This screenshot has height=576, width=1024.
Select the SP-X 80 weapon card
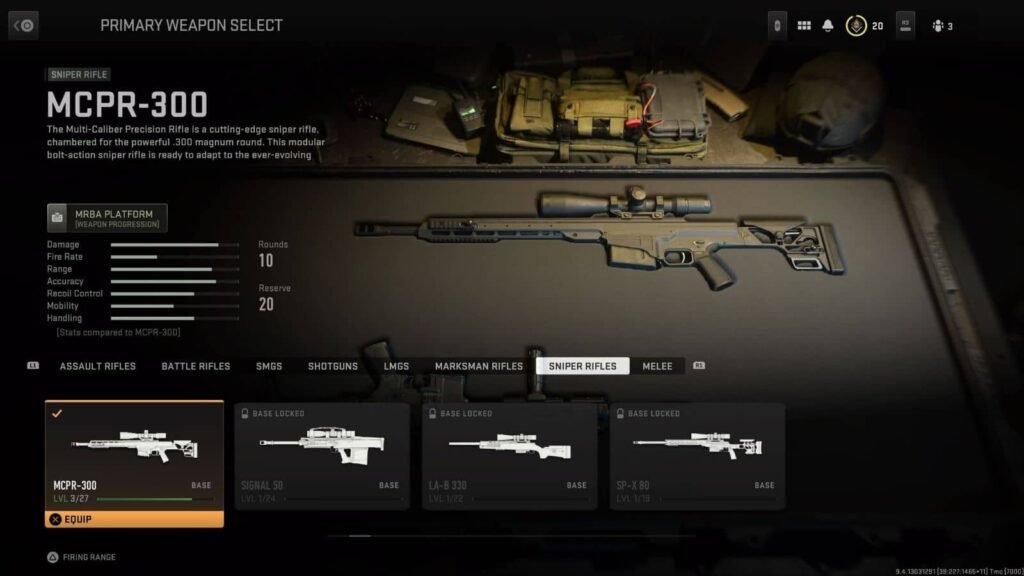pyautogui.click(x=697, y=455)
